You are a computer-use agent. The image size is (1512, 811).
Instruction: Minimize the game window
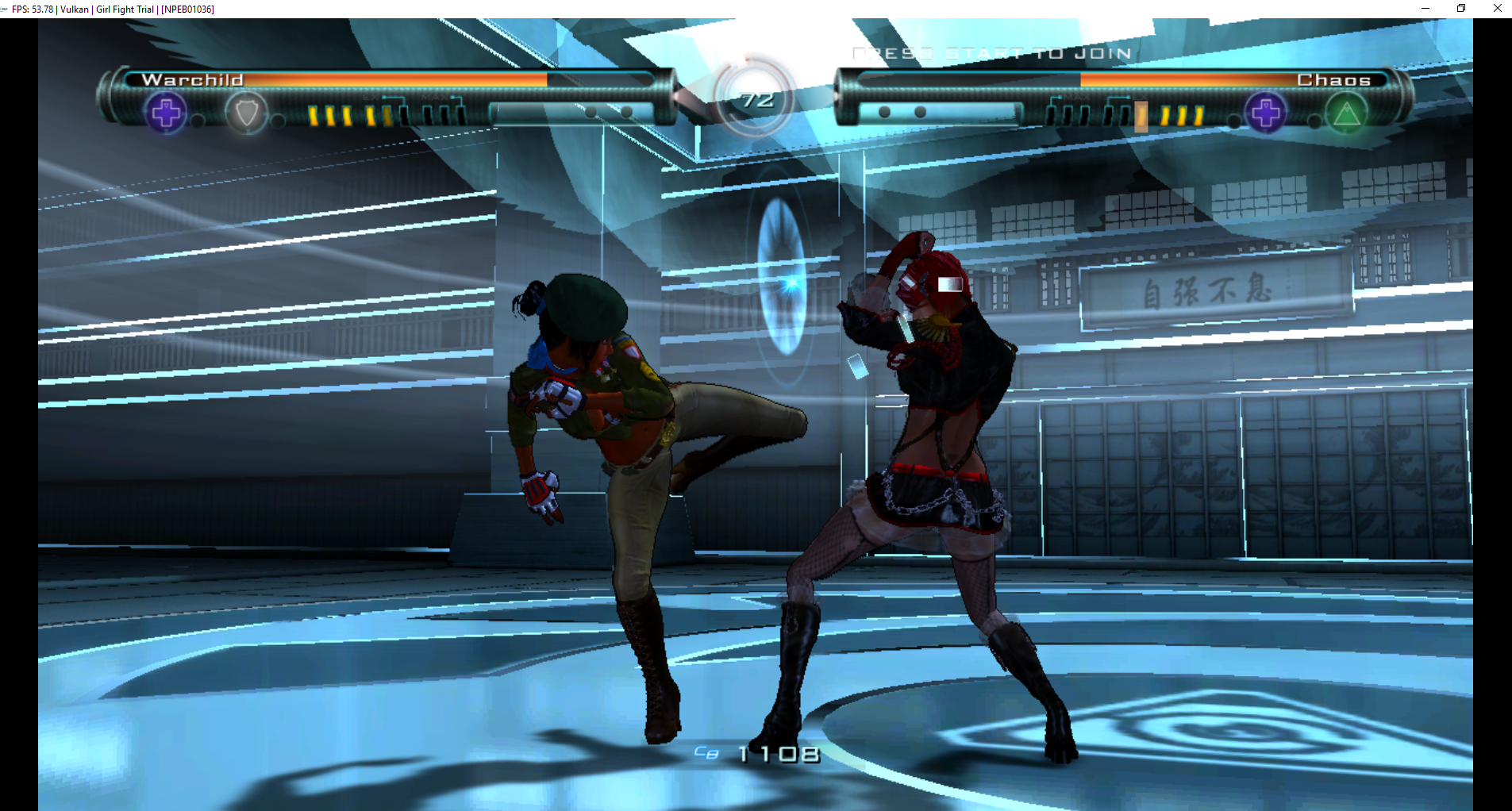[1425, 9]
